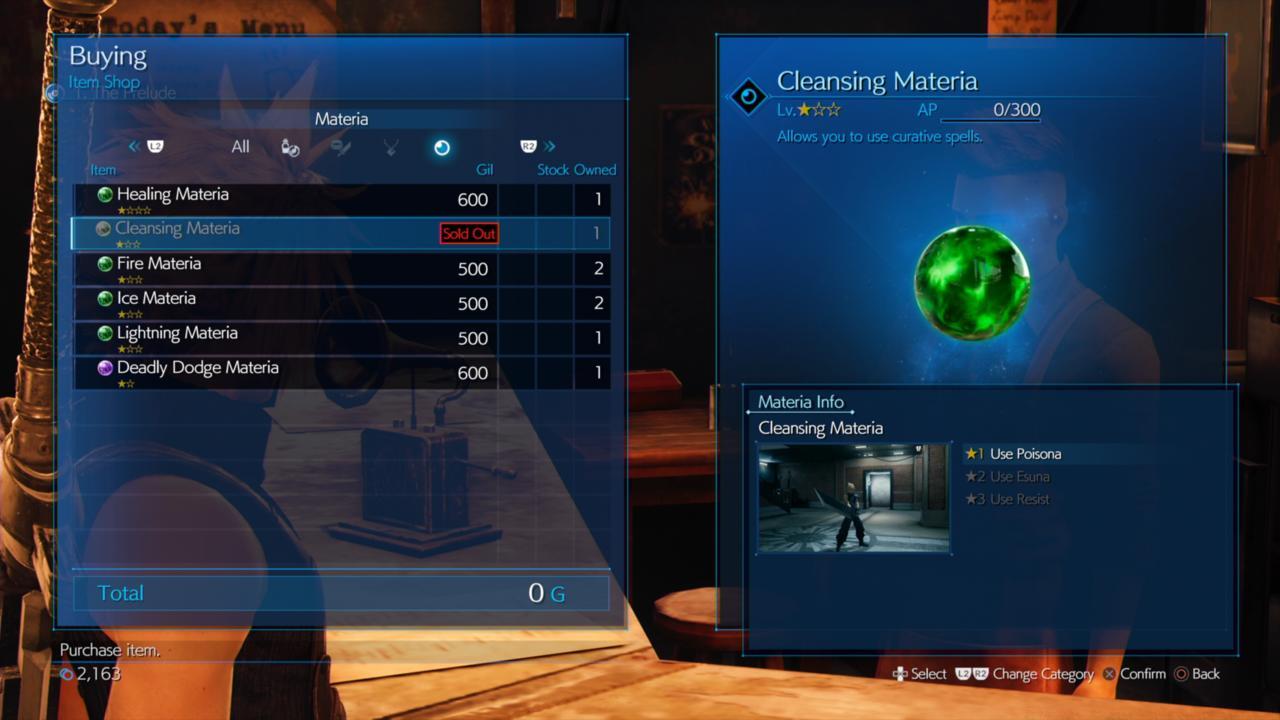Expand categories with the left double-chevron arrow
1280x720 pixels.
pyautogui.click(x=134, y=146)
